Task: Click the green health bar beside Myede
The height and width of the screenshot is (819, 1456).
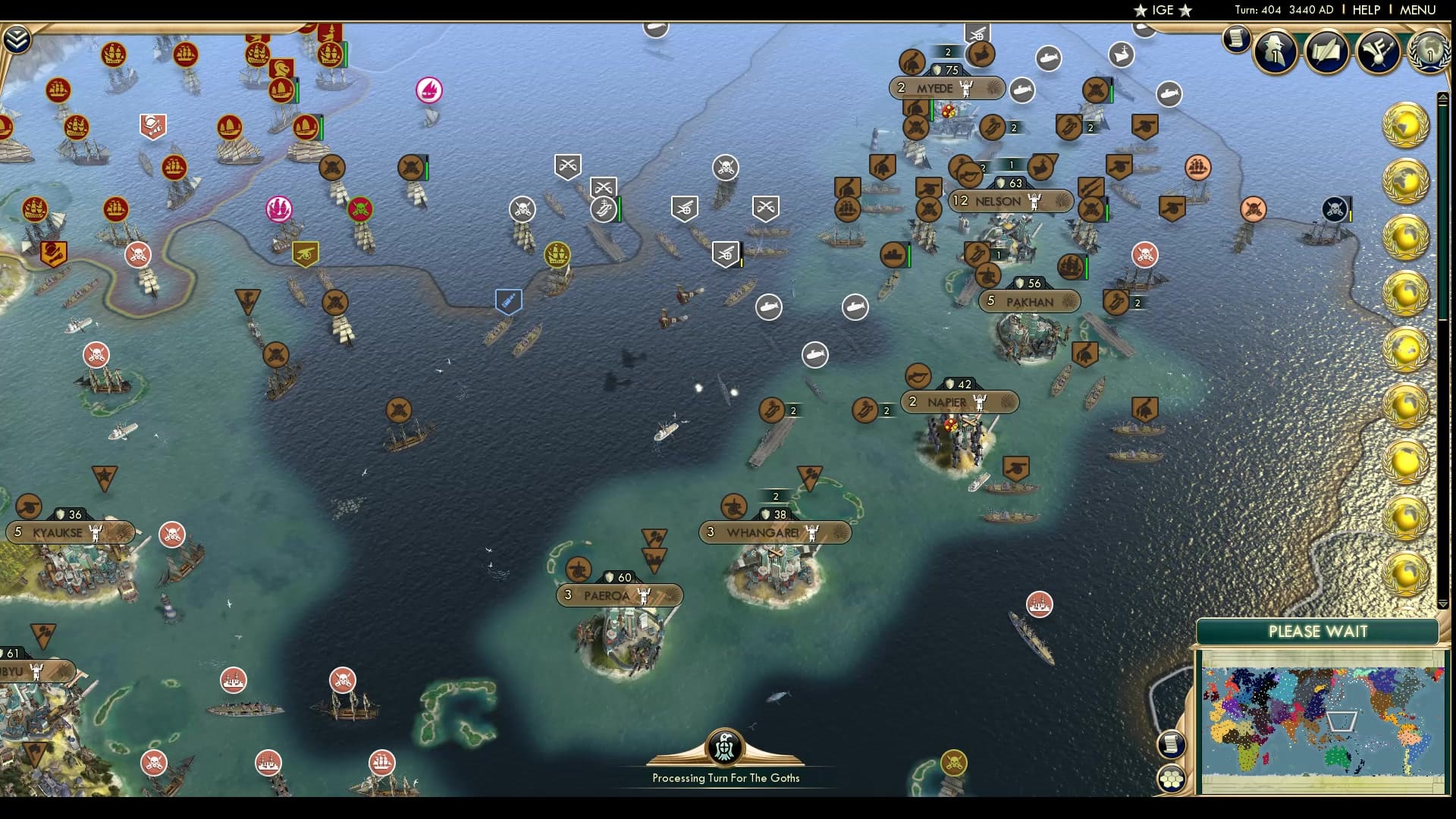Action: pos(931,107)
